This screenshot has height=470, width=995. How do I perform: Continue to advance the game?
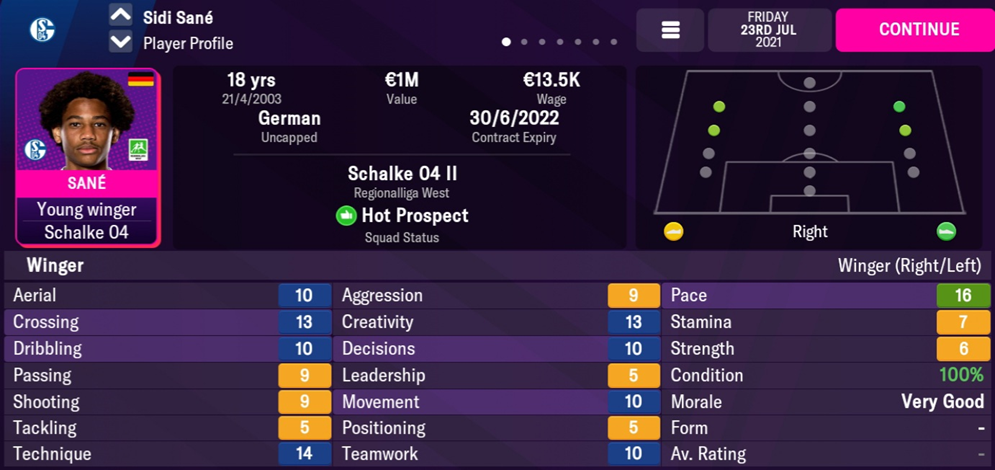tap(918, 29)
